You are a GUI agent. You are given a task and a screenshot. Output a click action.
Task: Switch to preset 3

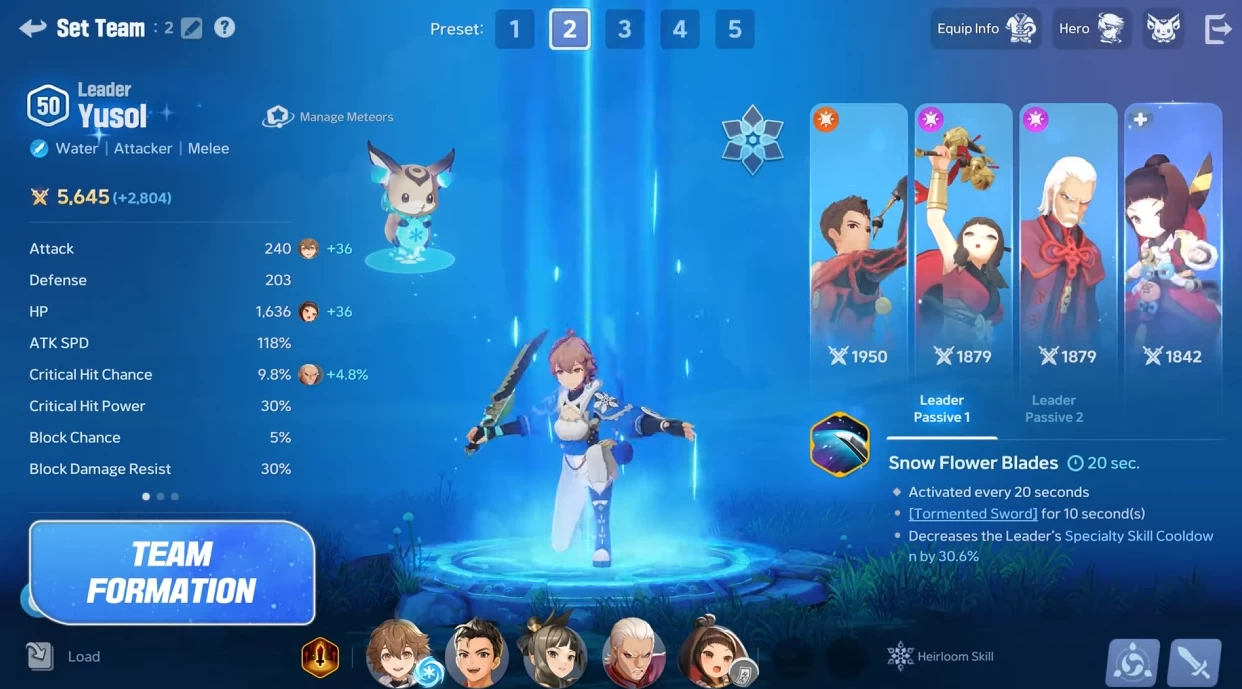[x=624, y=29]
